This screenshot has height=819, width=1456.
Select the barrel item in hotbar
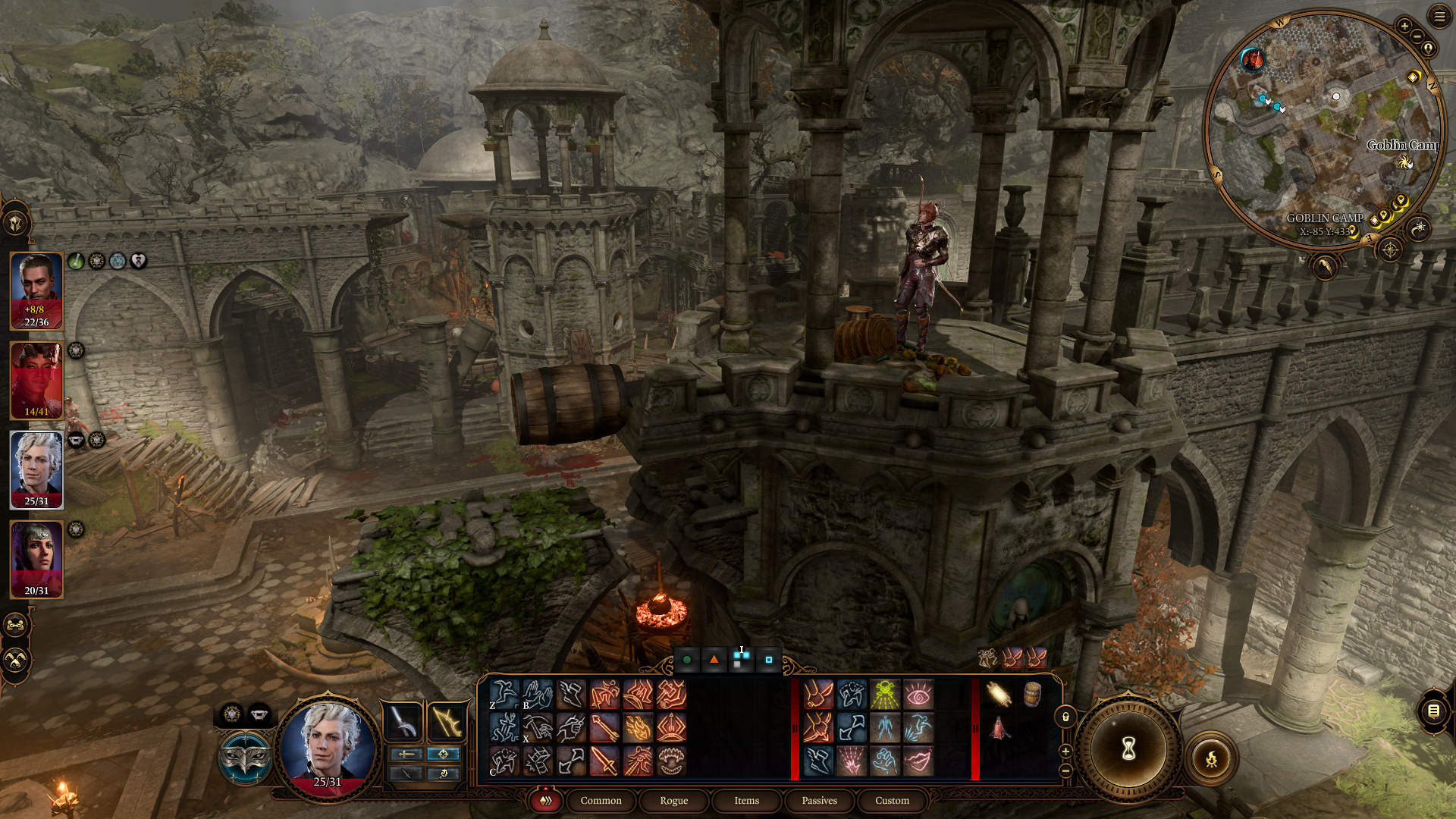(1032, 694)
